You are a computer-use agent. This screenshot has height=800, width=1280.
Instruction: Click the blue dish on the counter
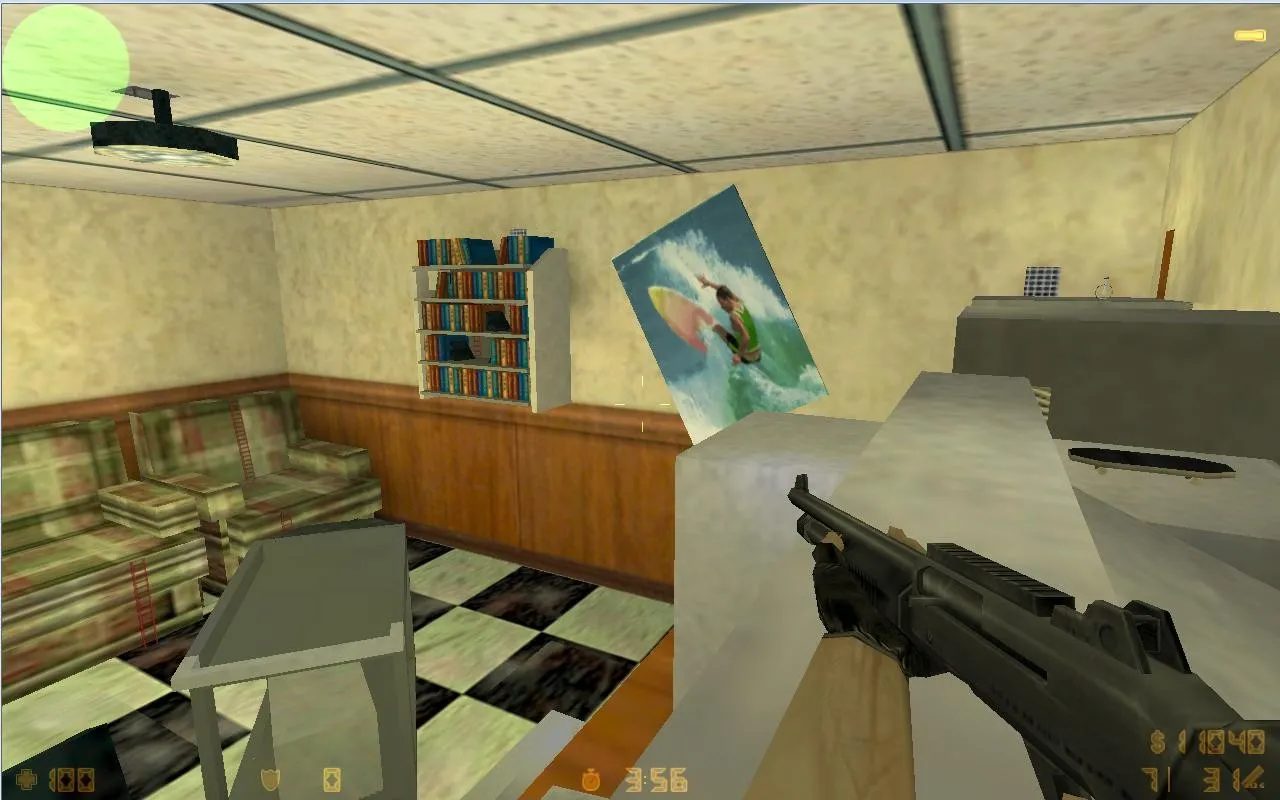1041,282
